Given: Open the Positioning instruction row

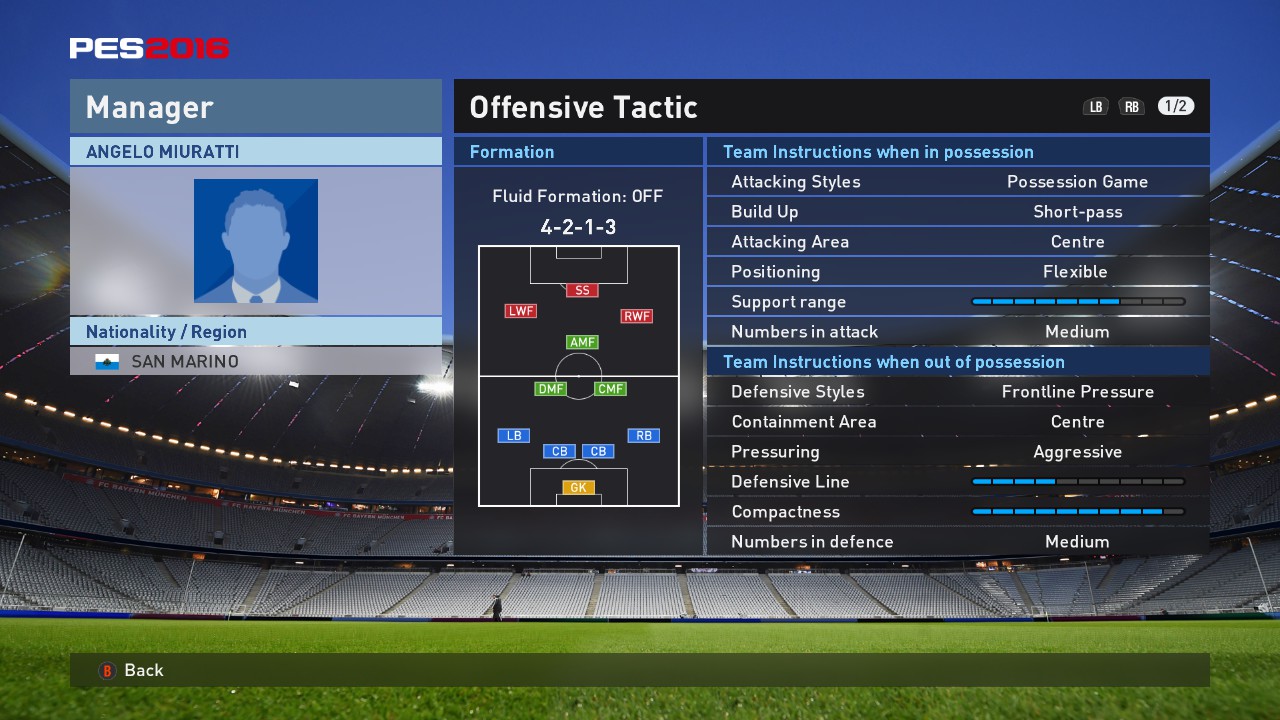Looking at the screenshot, I should (x=957, y=272).
